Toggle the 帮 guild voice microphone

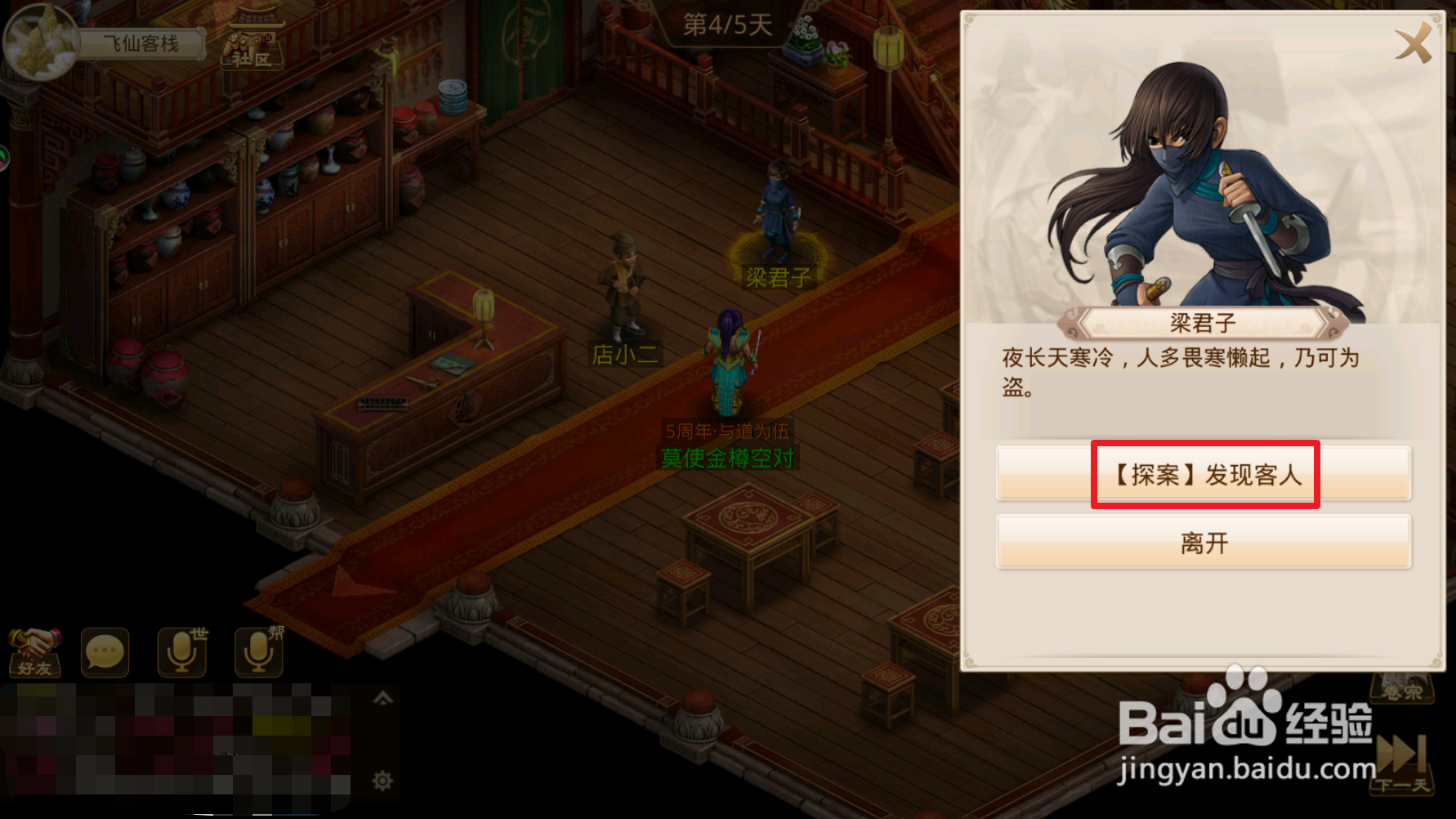pyautogui.click(x=257, y=651)
